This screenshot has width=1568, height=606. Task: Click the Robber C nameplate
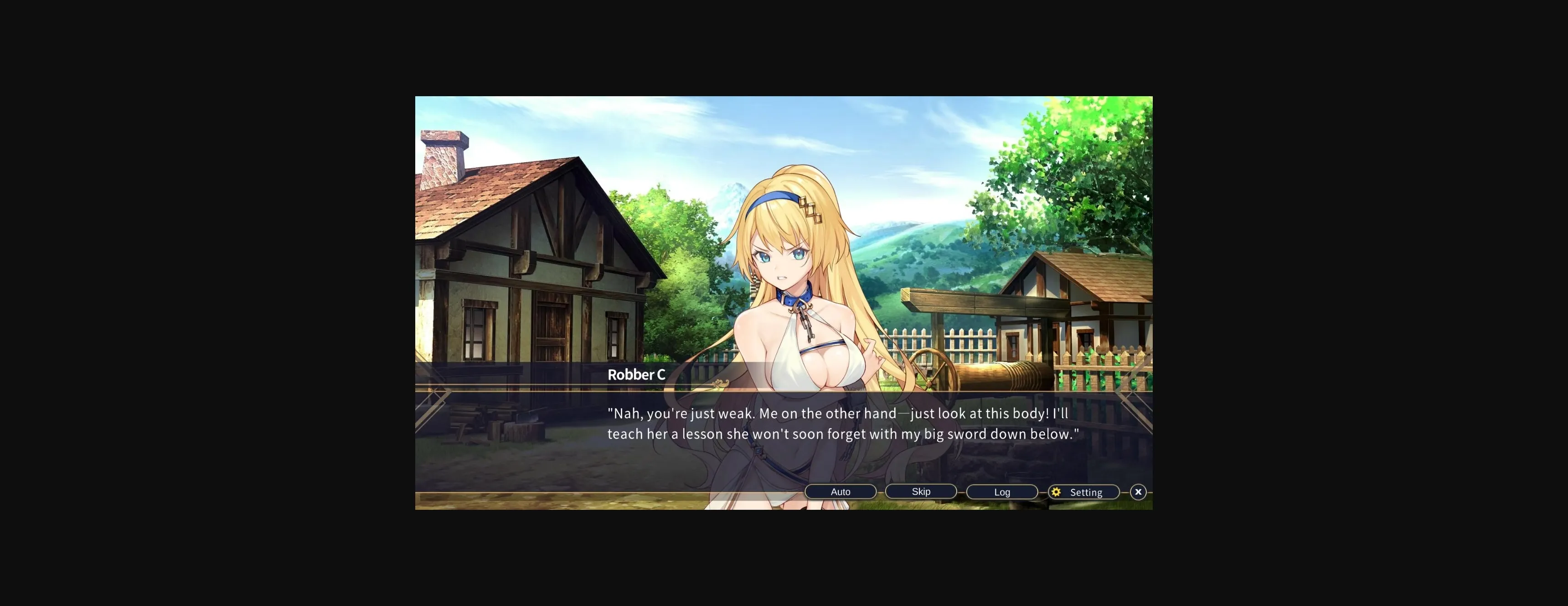coord(637,374)
